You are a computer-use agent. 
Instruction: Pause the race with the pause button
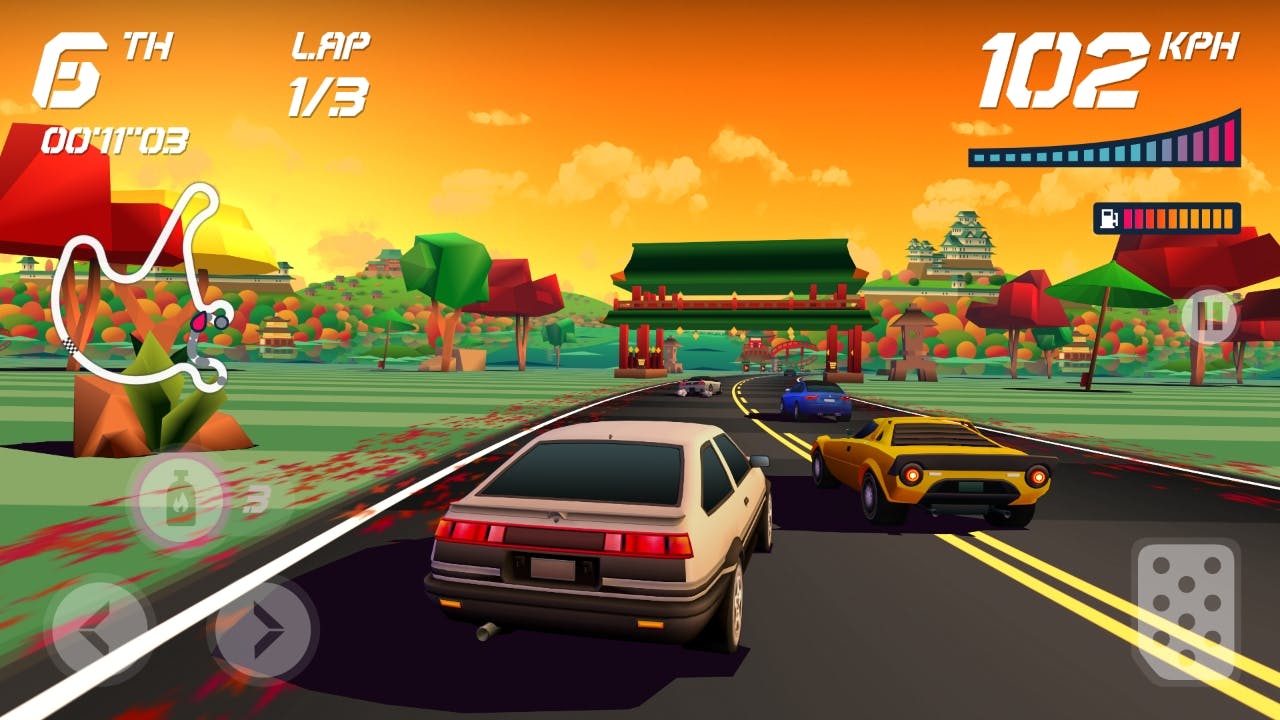1209,316
